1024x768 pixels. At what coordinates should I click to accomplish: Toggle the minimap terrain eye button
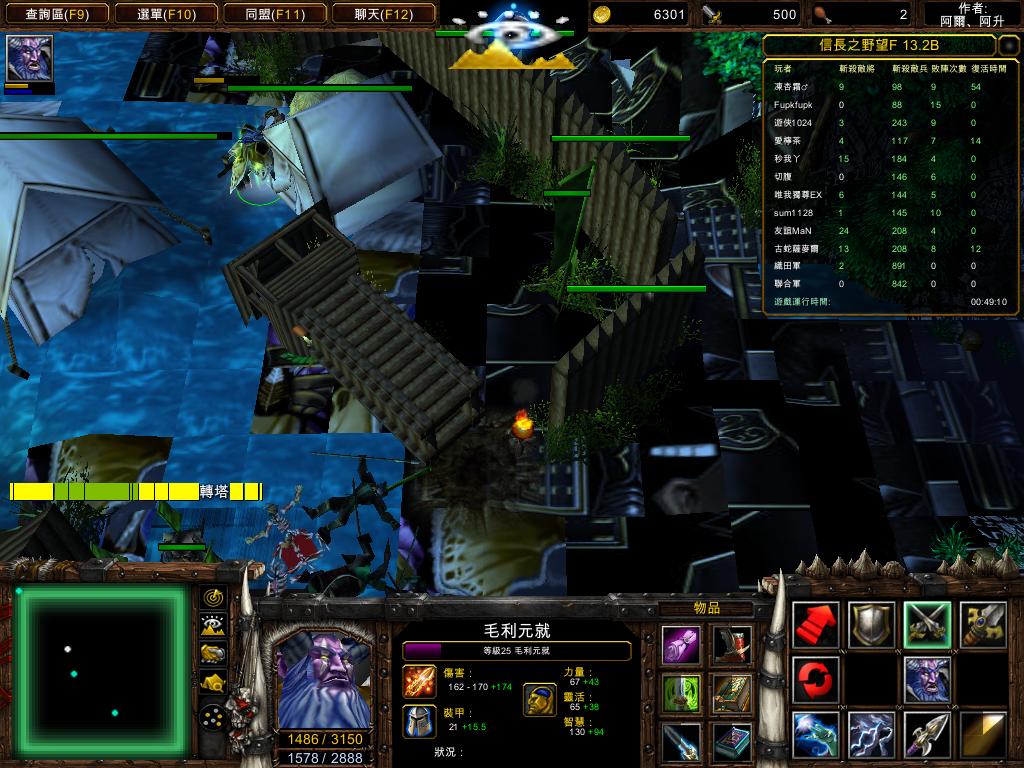[x=213, y=625]
